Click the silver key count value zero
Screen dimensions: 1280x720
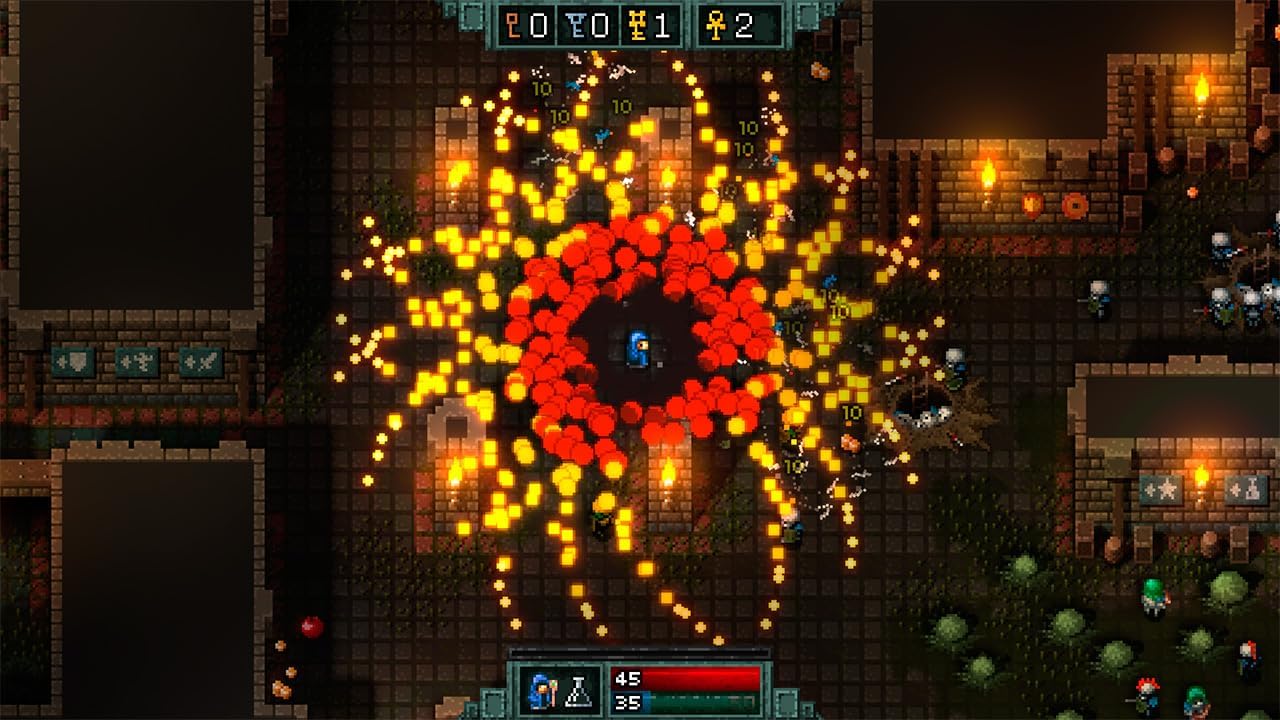coord(599,26)
